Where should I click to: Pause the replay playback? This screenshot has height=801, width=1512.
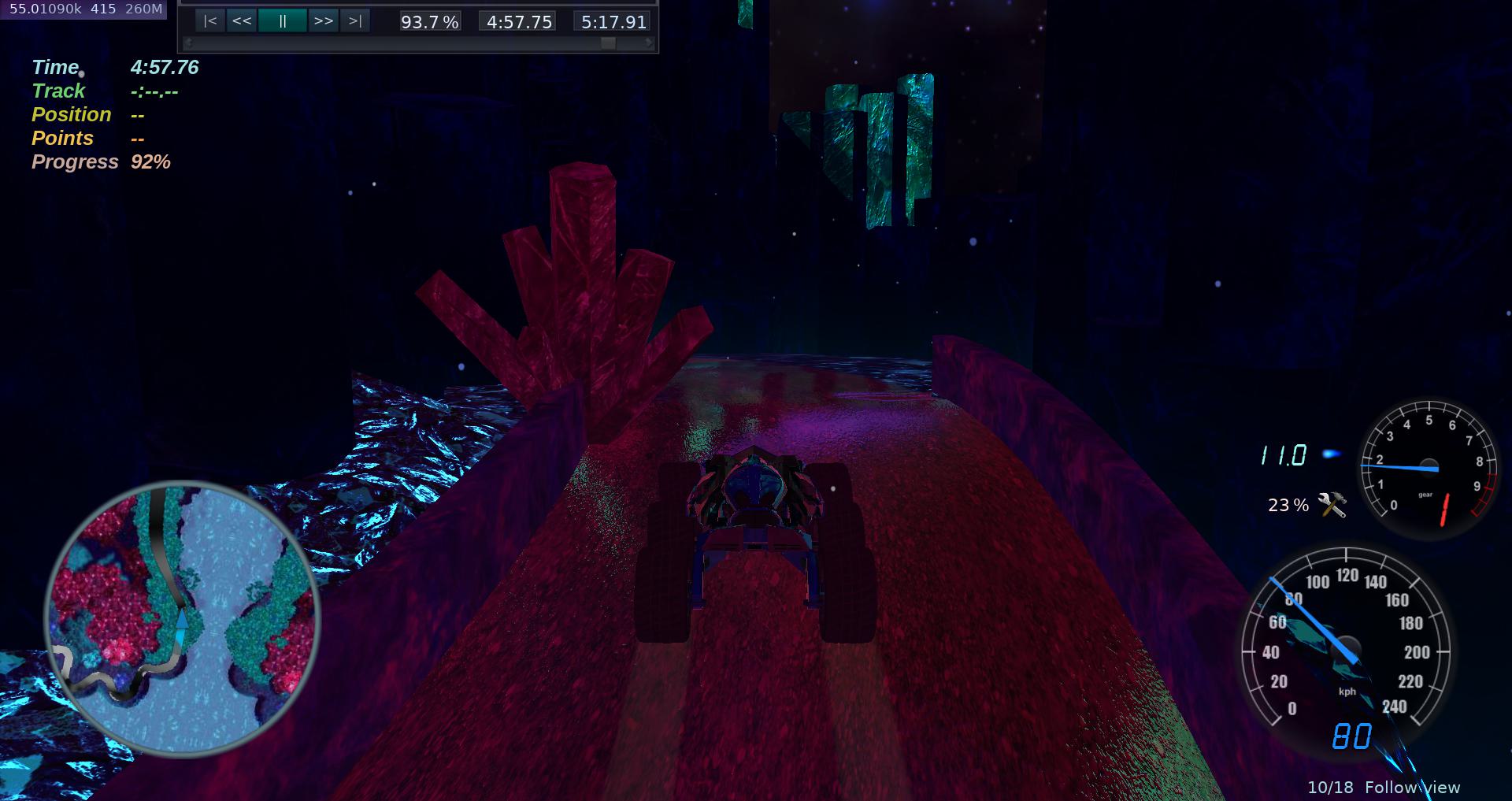(x=282, y=21)
